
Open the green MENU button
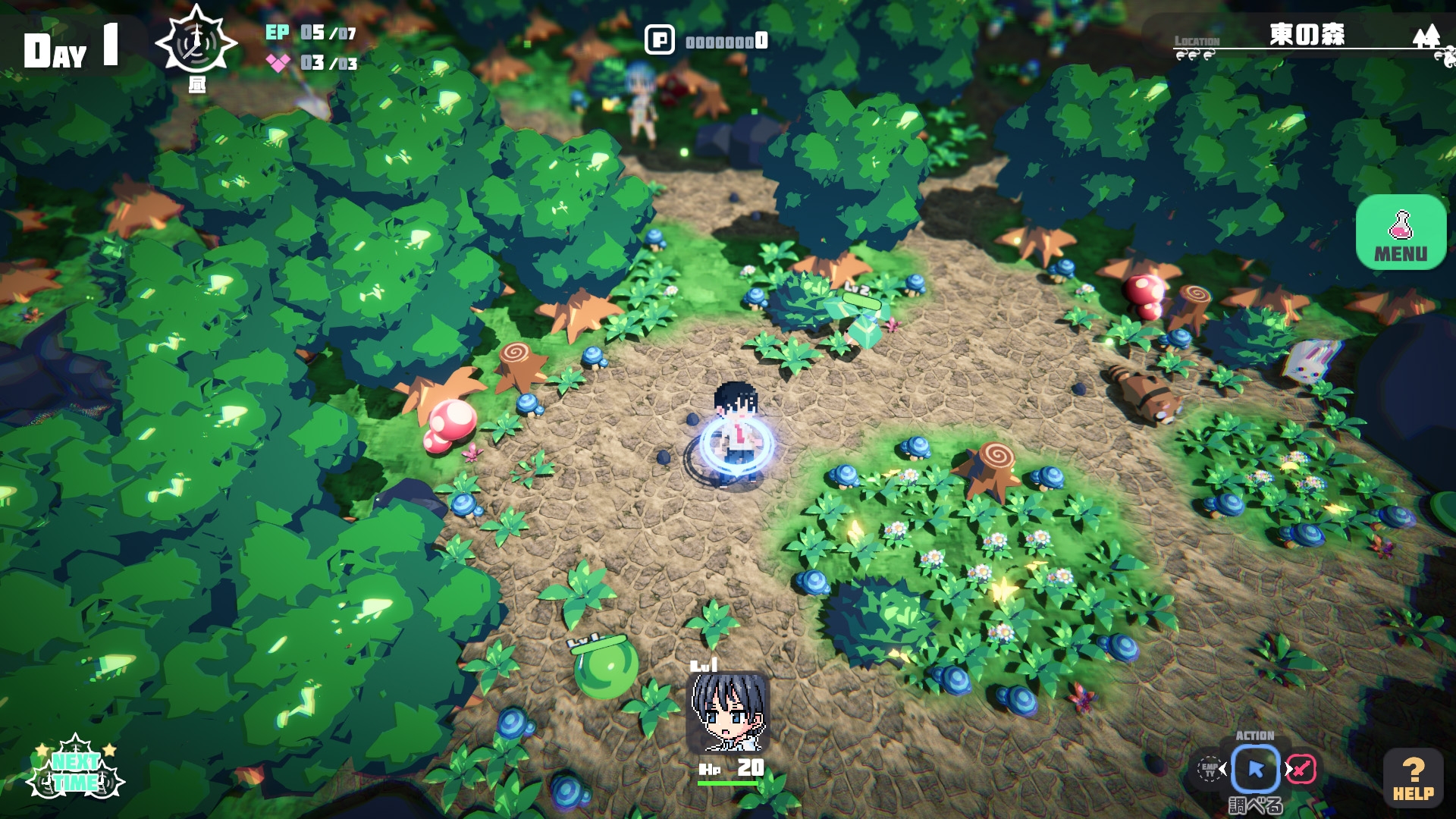point(1401,232)
